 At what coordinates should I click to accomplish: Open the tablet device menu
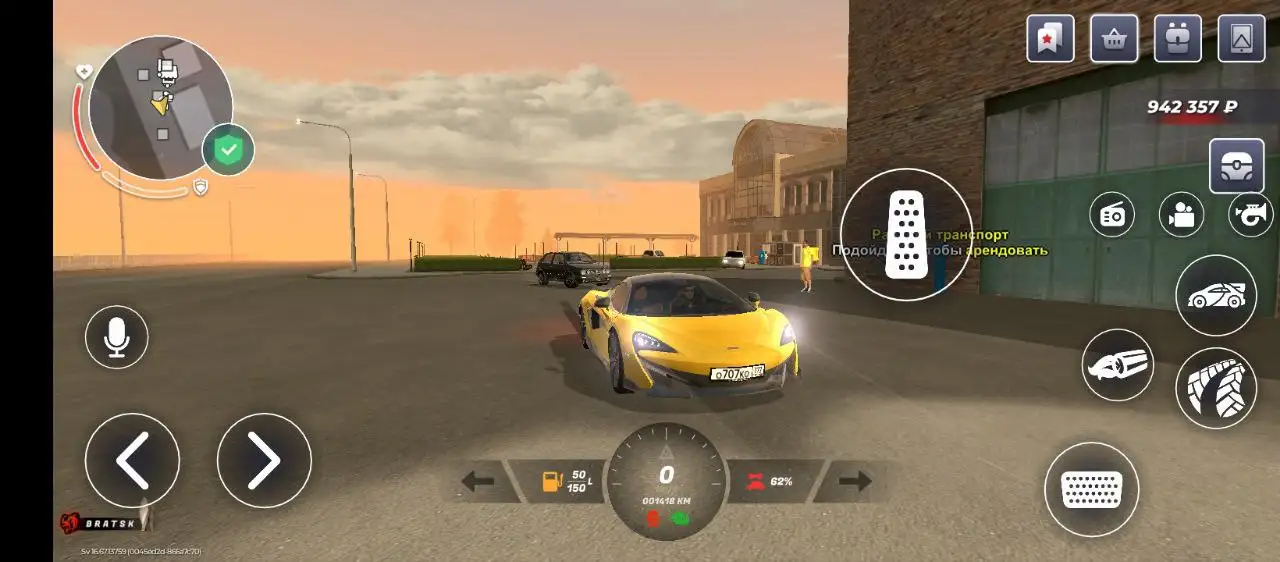point(1241,39)
